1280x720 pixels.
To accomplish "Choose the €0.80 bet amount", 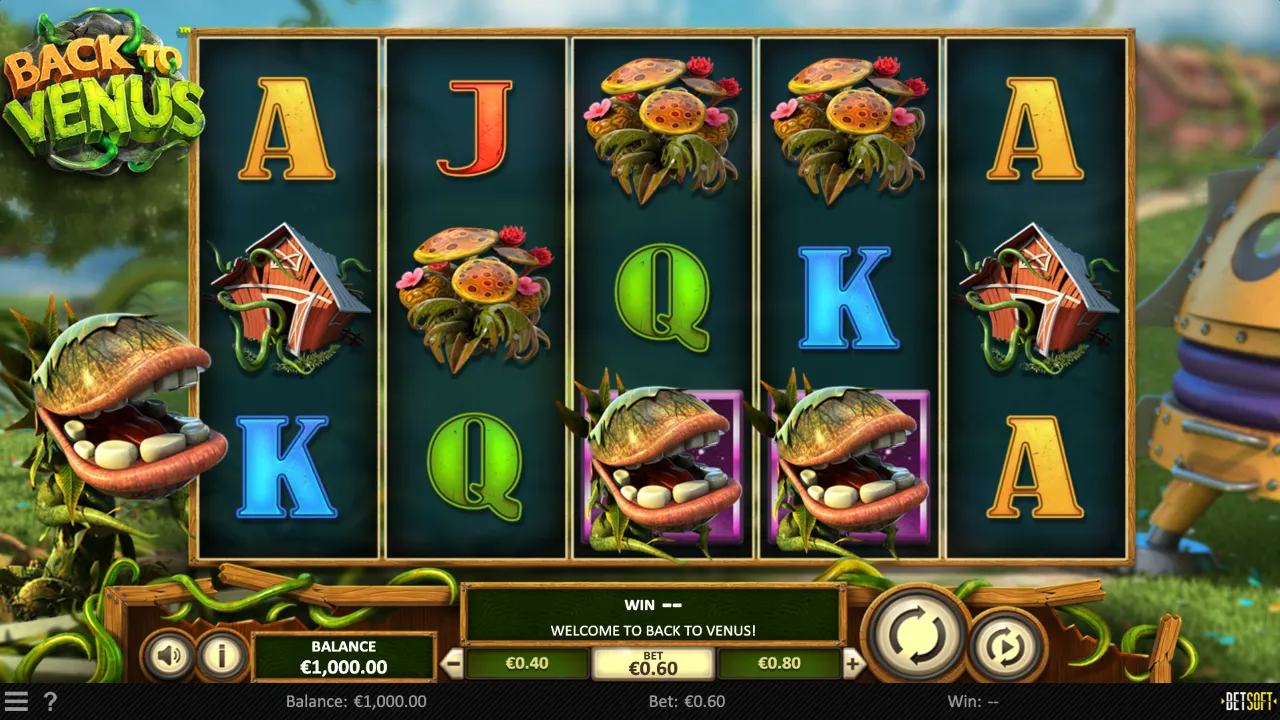I will [779, 663].
